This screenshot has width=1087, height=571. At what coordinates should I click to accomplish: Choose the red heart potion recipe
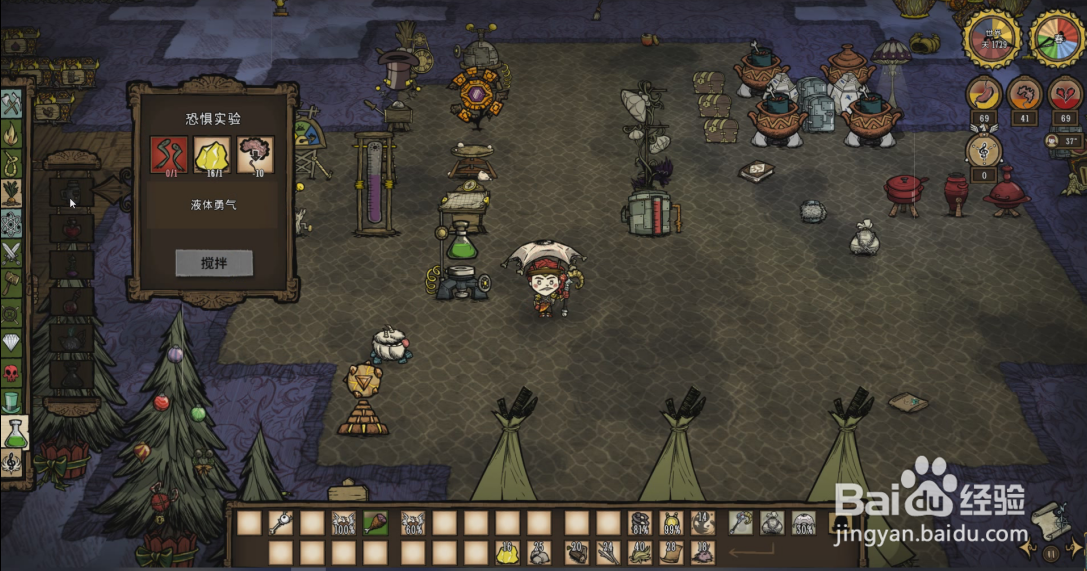[x=71, y=227]
